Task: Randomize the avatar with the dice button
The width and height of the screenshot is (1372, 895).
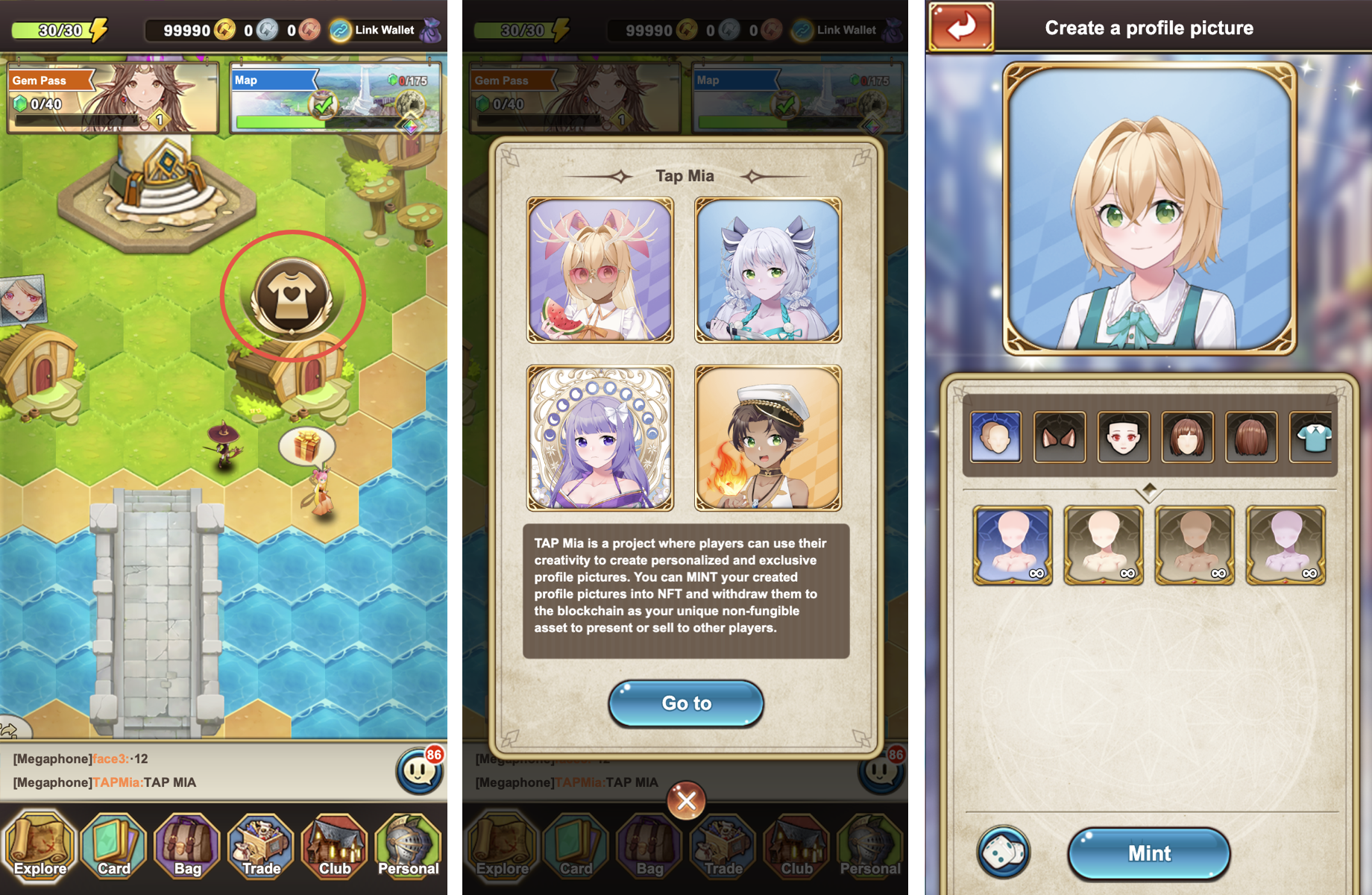Action: [x=1004, y=852]
